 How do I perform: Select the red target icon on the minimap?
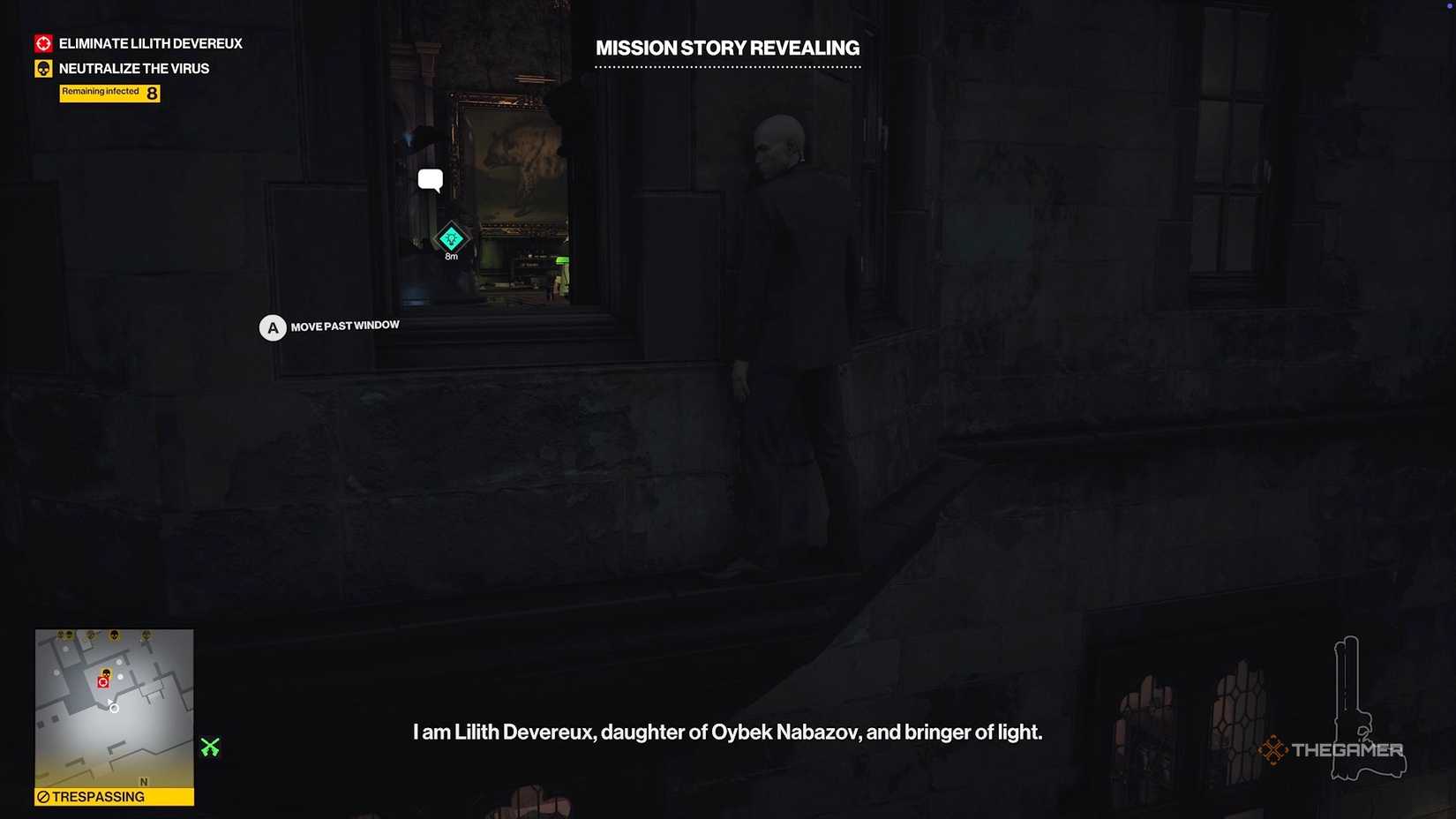coord(103,681)
